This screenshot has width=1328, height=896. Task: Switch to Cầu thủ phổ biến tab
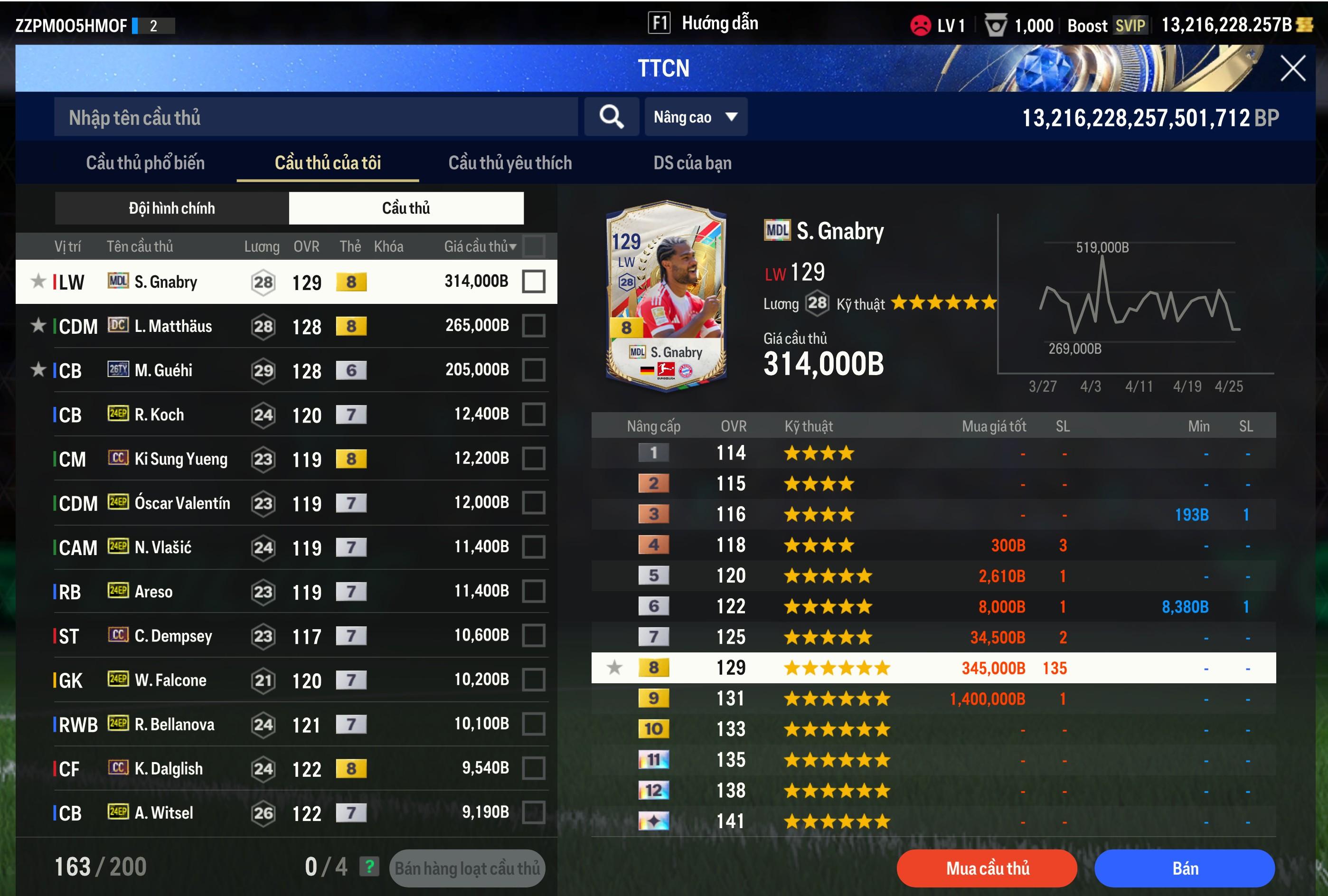[145, 163]
